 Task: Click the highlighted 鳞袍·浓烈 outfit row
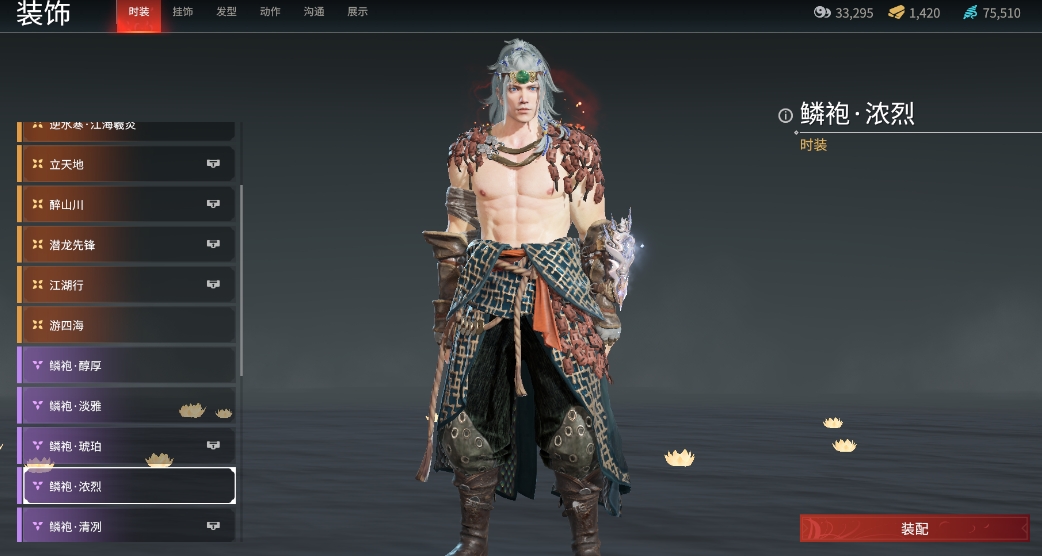coord(128,486)
